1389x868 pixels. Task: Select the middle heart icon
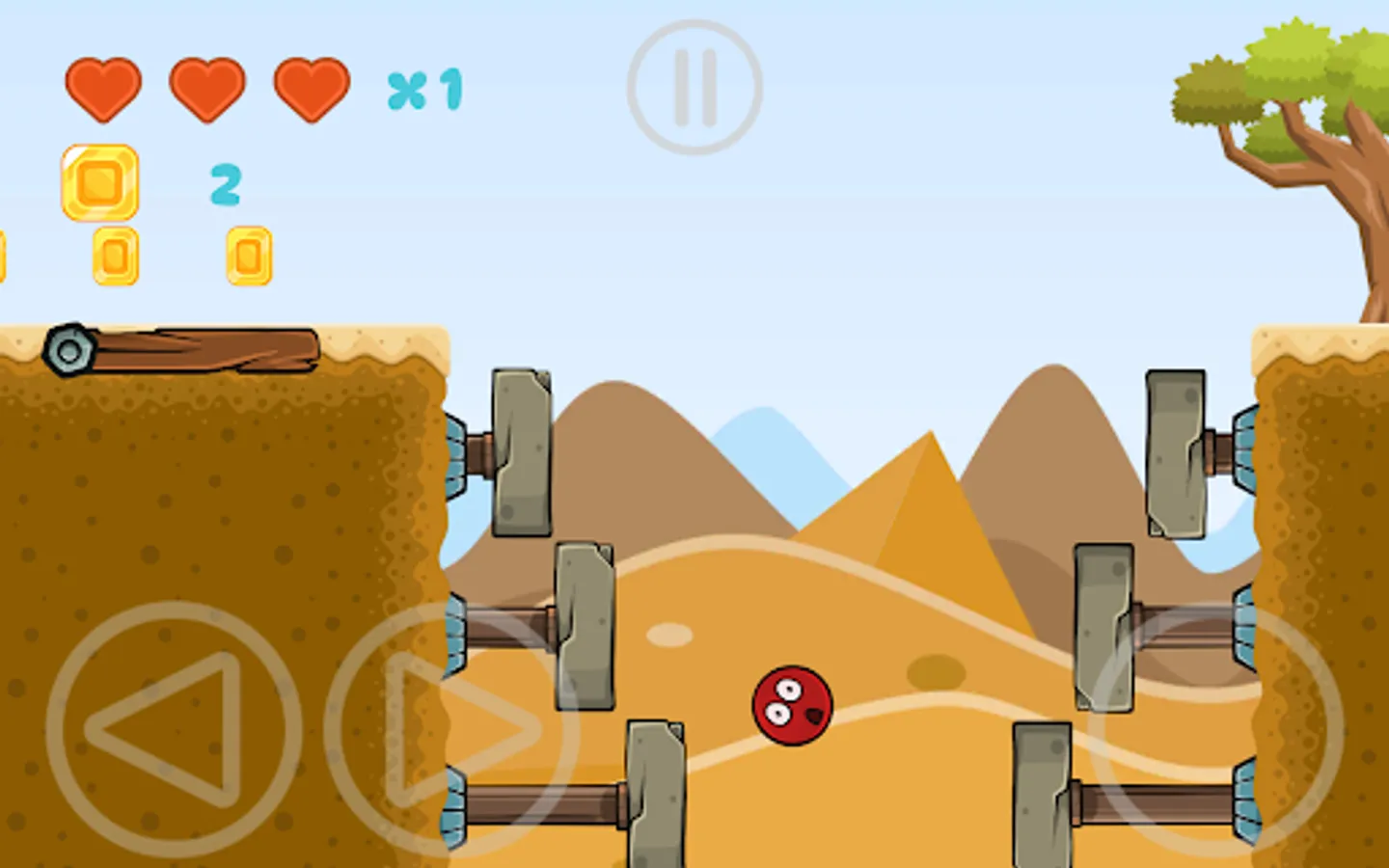click(x=207, y=90)
